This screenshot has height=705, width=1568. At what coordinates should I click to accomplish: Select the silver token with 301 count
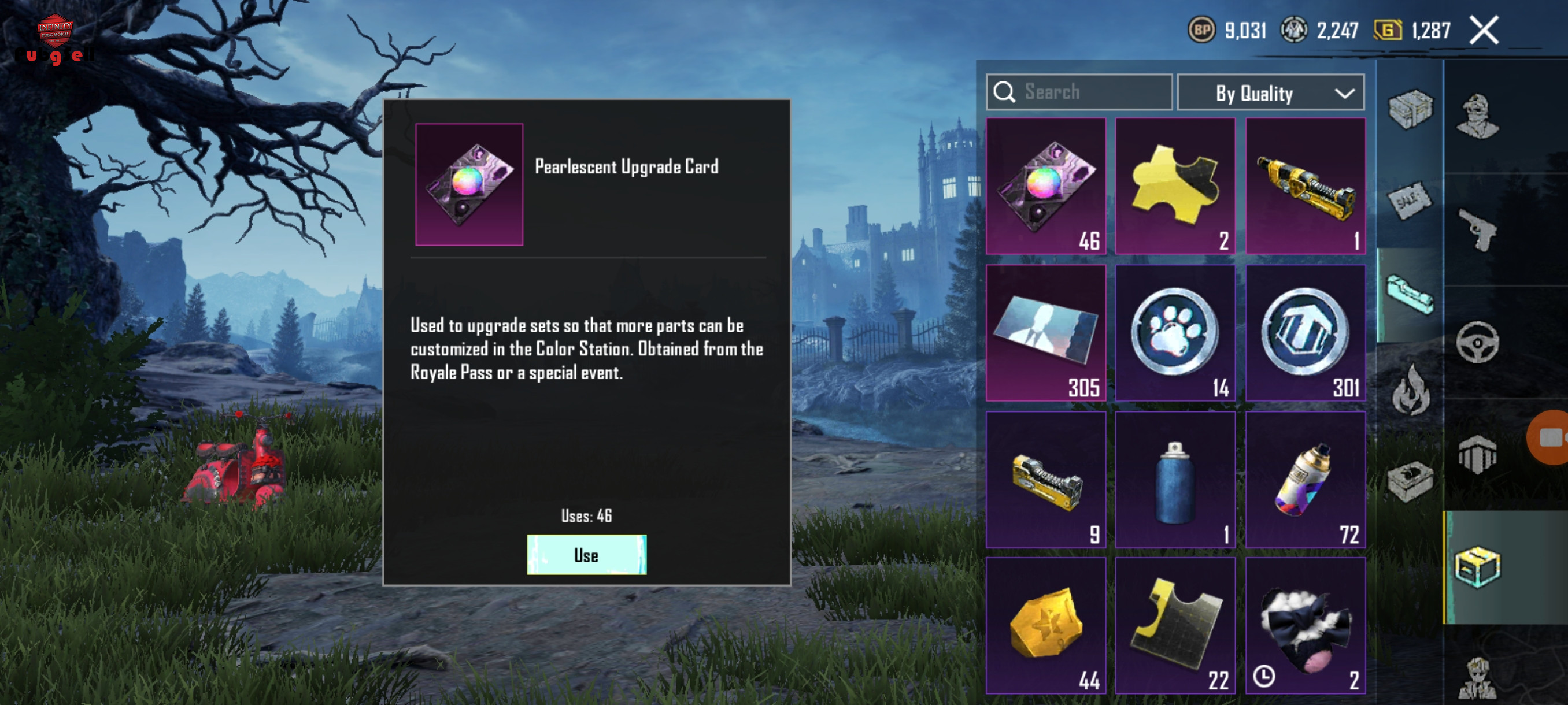click(1304, 333)
